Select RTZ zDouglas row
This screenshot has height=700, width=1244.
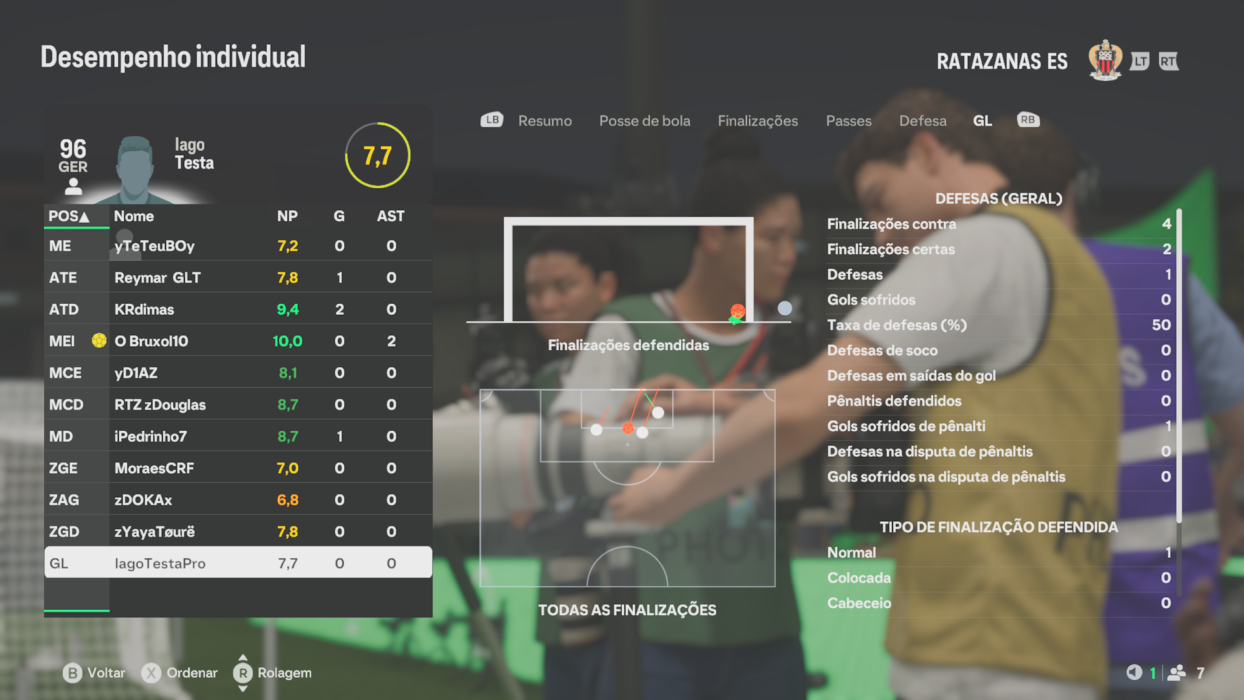[238, 405]
